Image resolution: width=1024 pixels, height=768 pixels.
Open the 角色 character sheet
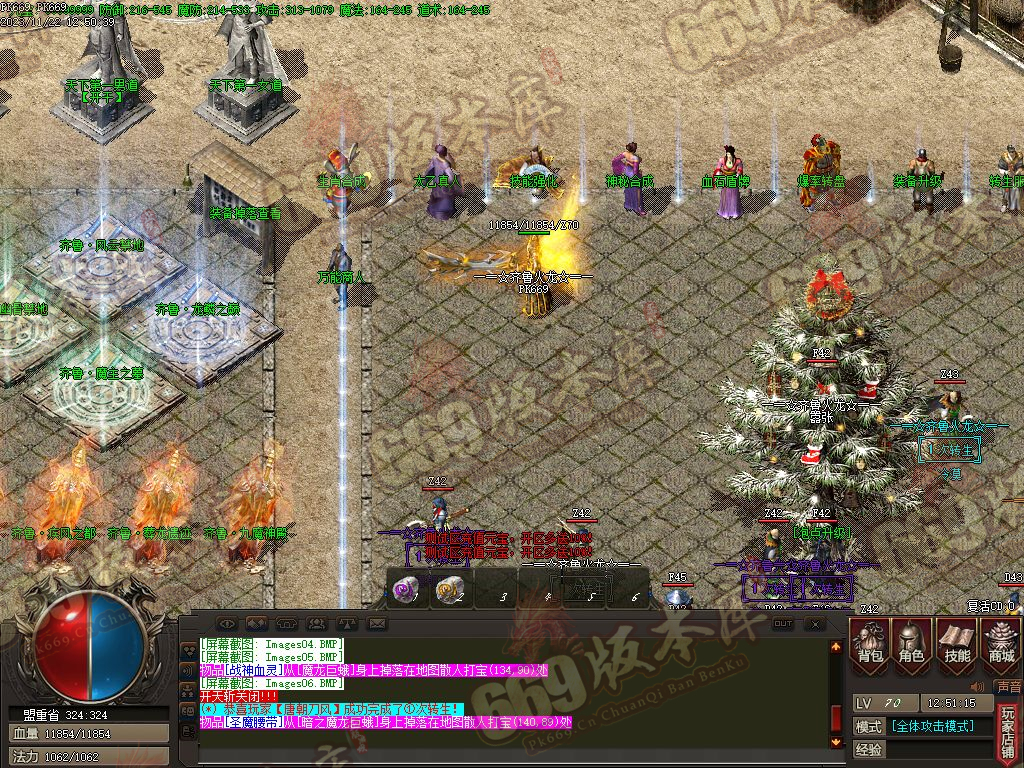[x=912, y=642]
